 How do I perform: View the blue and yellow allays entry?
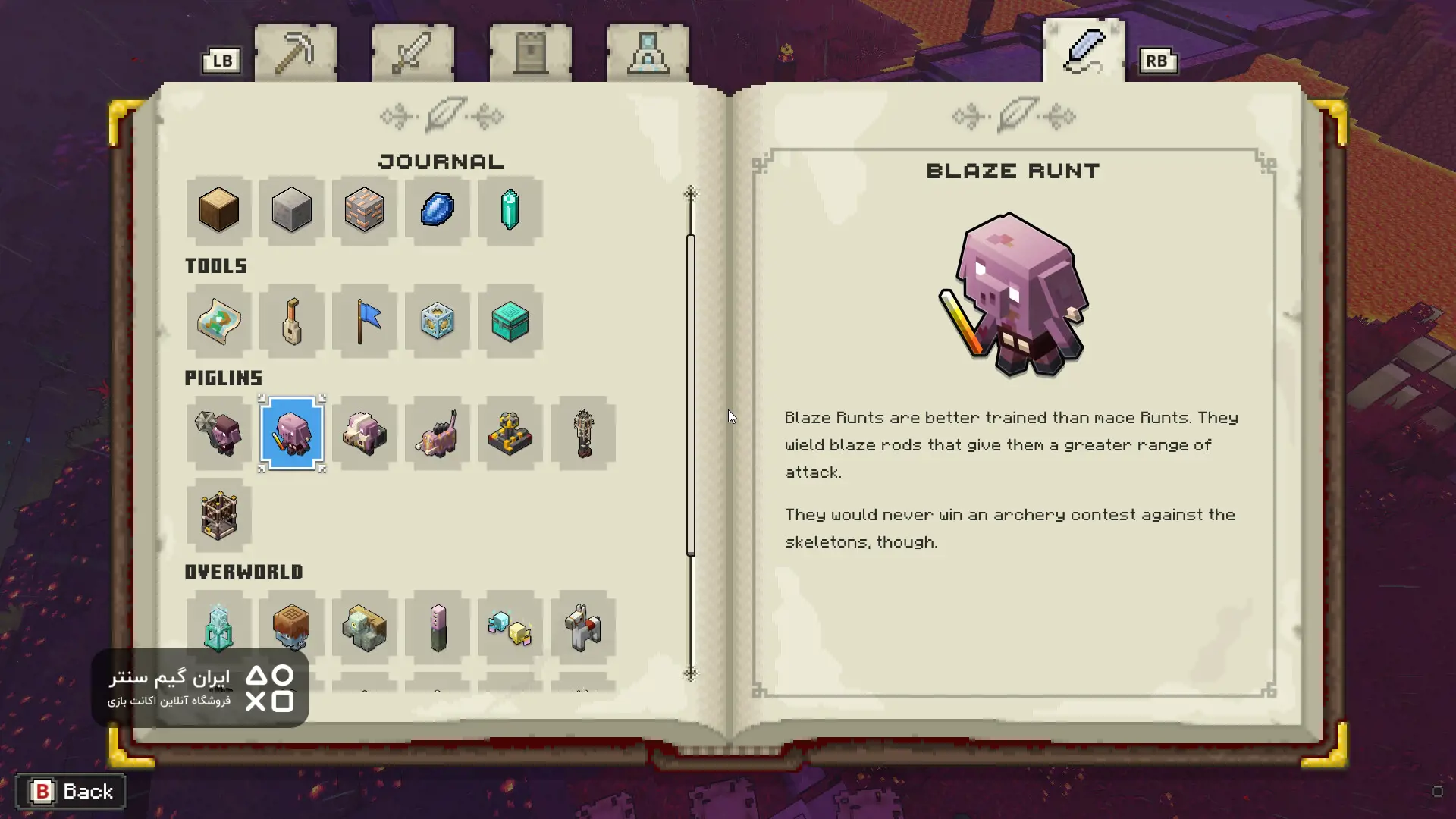click(x=510, y=628)
